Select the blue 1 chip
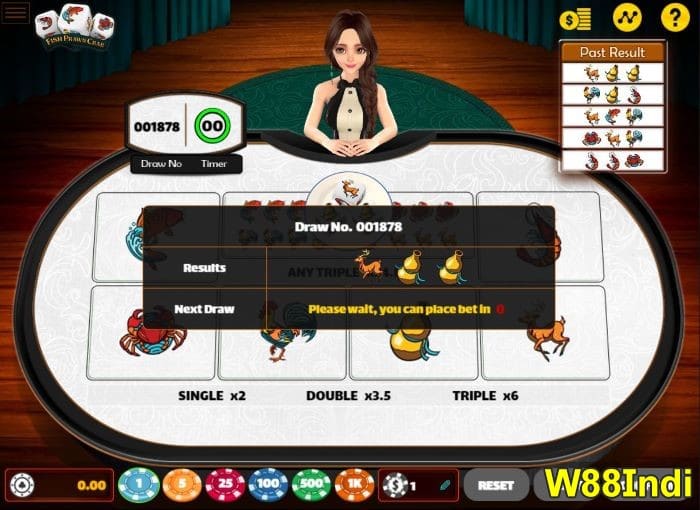Viewport: 700px width, 510px height. 139,485
